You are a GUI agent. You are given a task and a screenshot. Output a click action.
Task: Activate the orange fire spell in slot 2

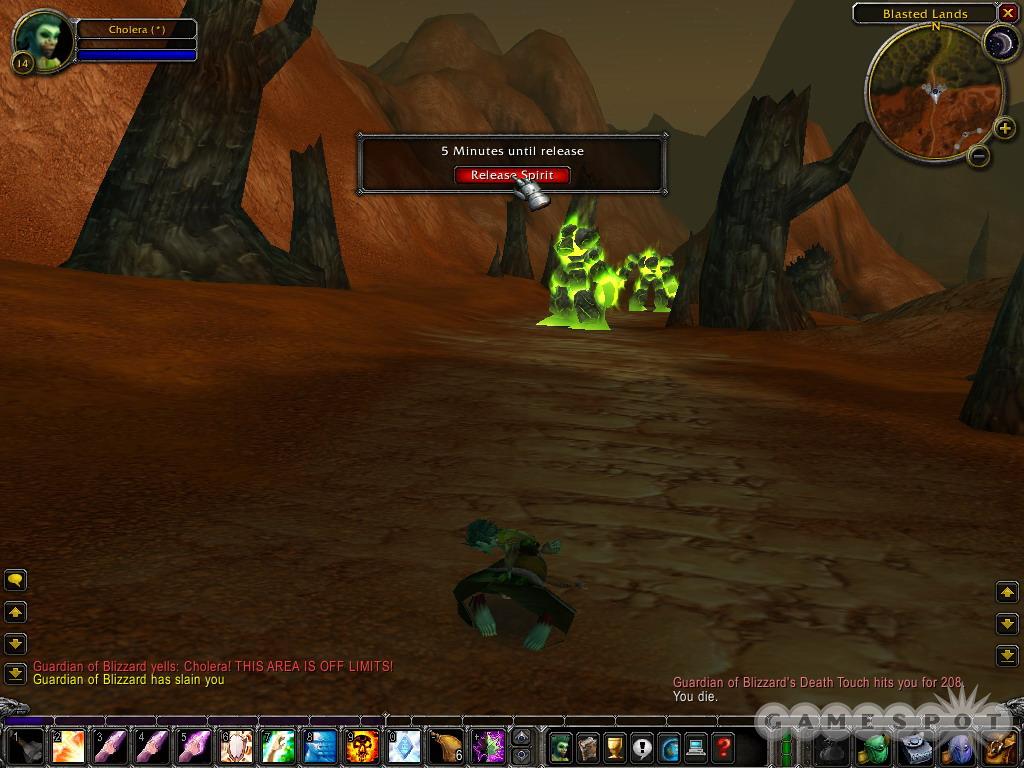click(69, 747)
